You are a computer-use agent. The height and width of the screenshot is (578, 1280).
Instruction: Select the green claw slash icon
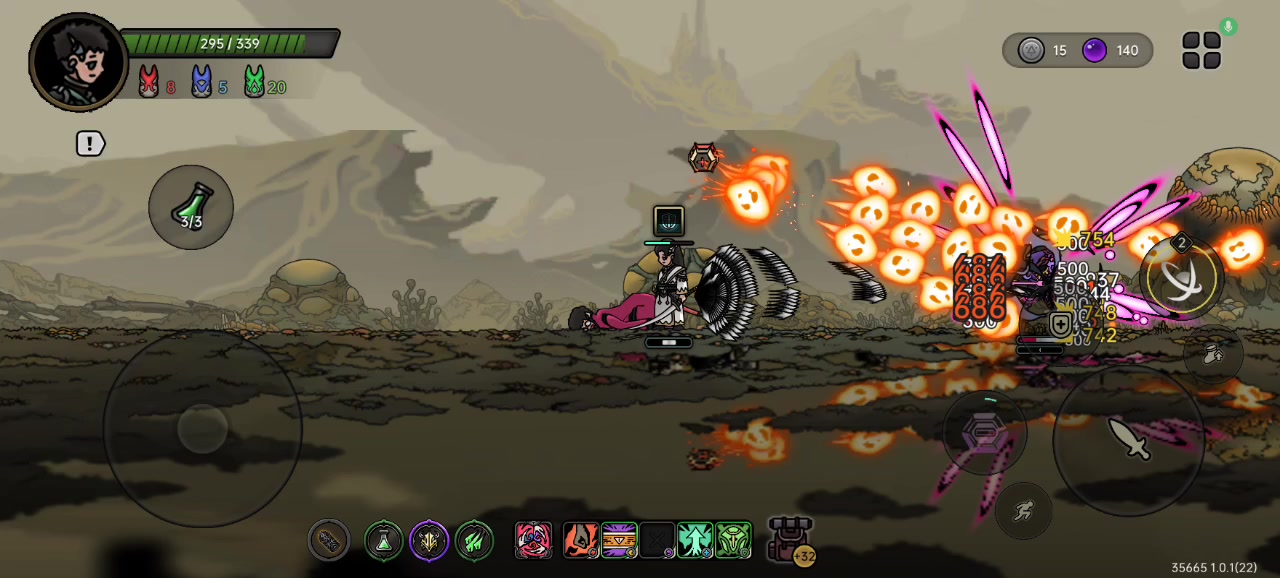coord(475,541)
